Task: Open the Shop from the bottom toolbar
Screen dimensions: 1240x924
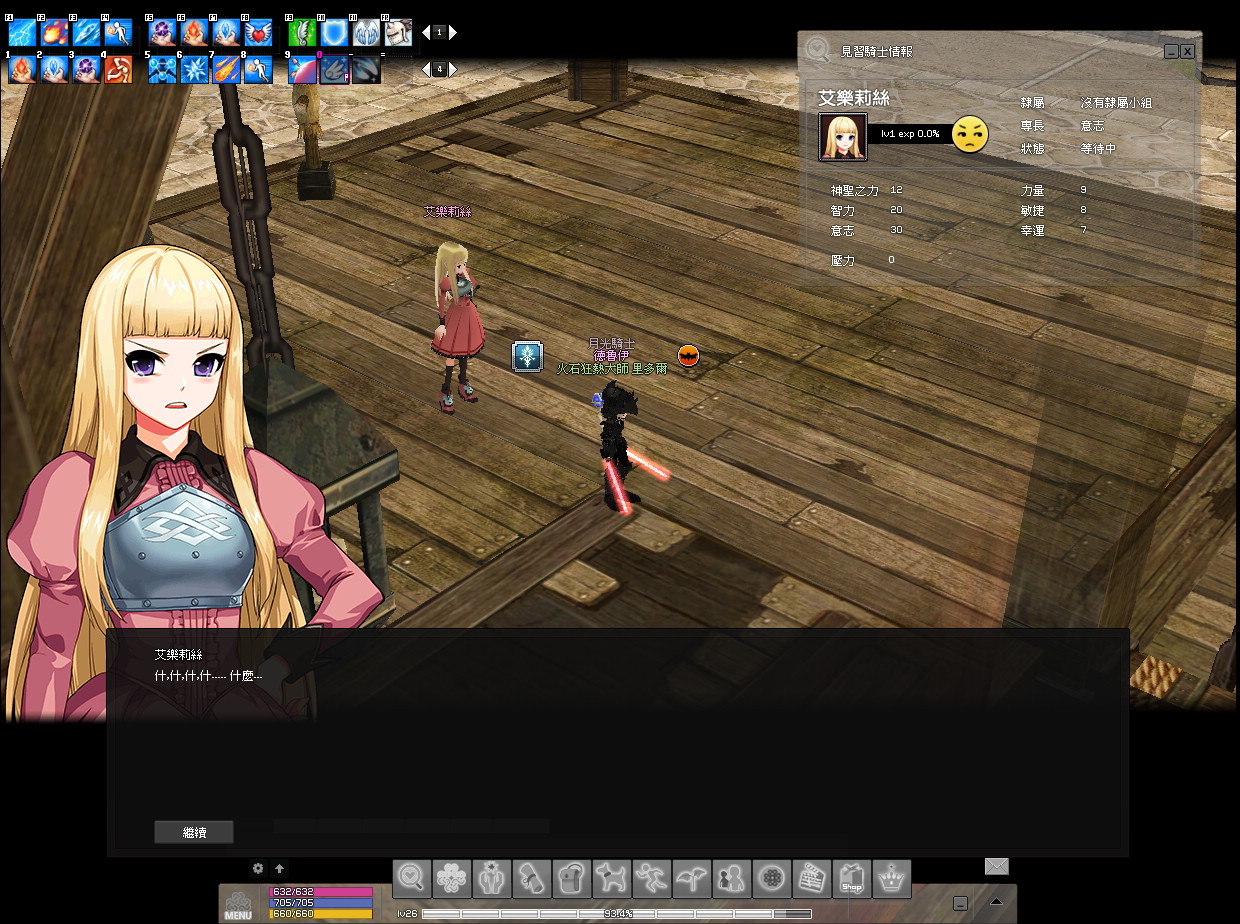Action: pos(852,879)
